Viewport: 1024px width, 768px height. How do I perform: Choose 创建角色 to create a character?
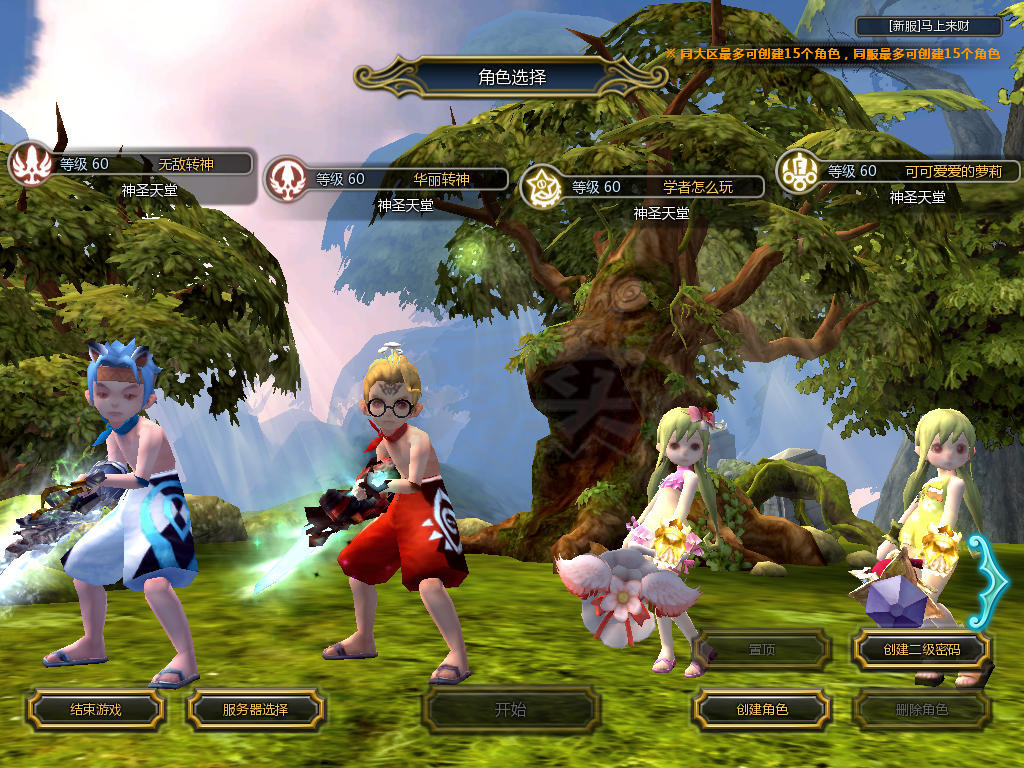click(x=762, y=710)
